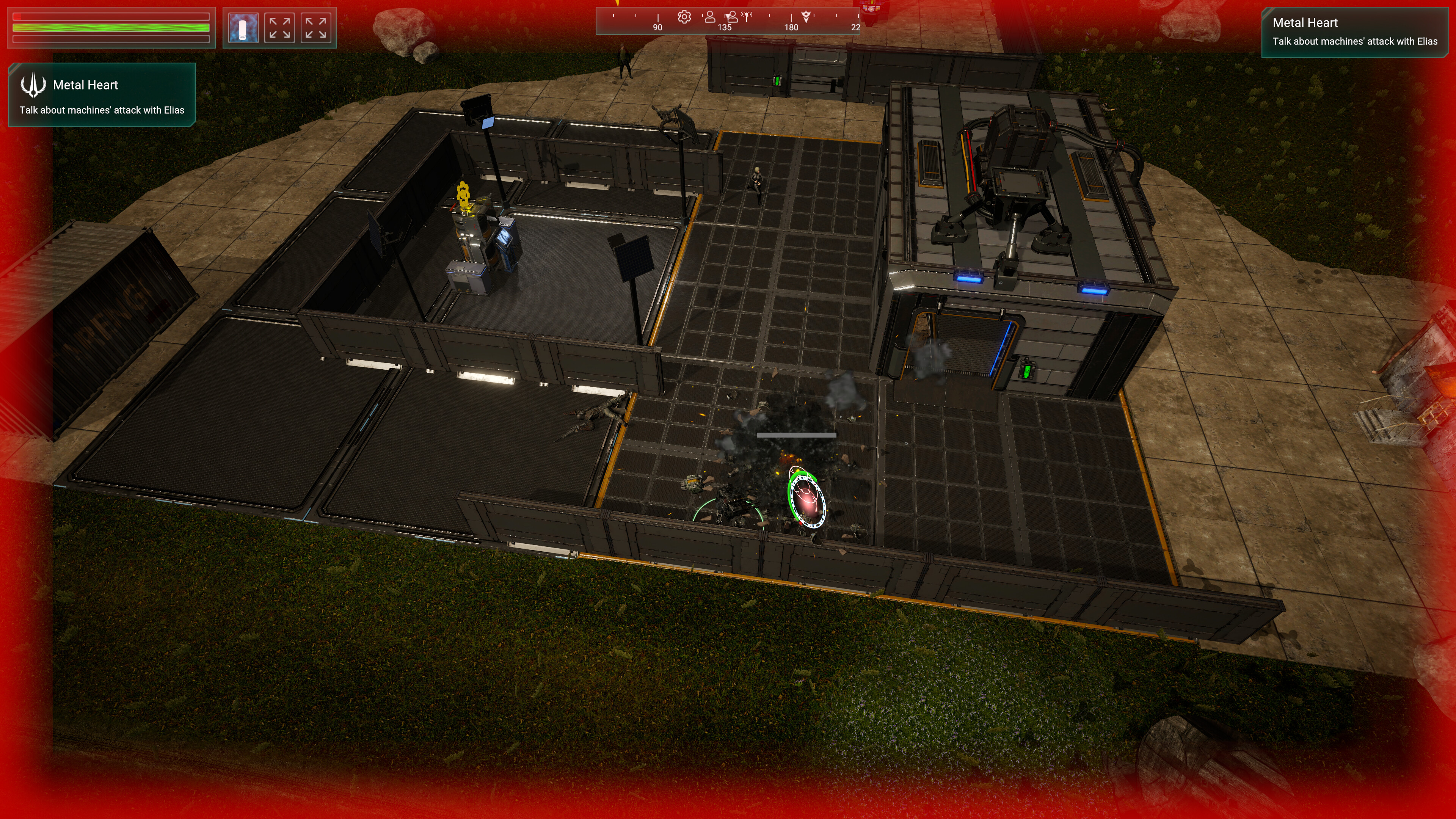The image size is (1456, 819).
Task: Select the quest waypoint marker icon on compass
Action: coord(806,16)
